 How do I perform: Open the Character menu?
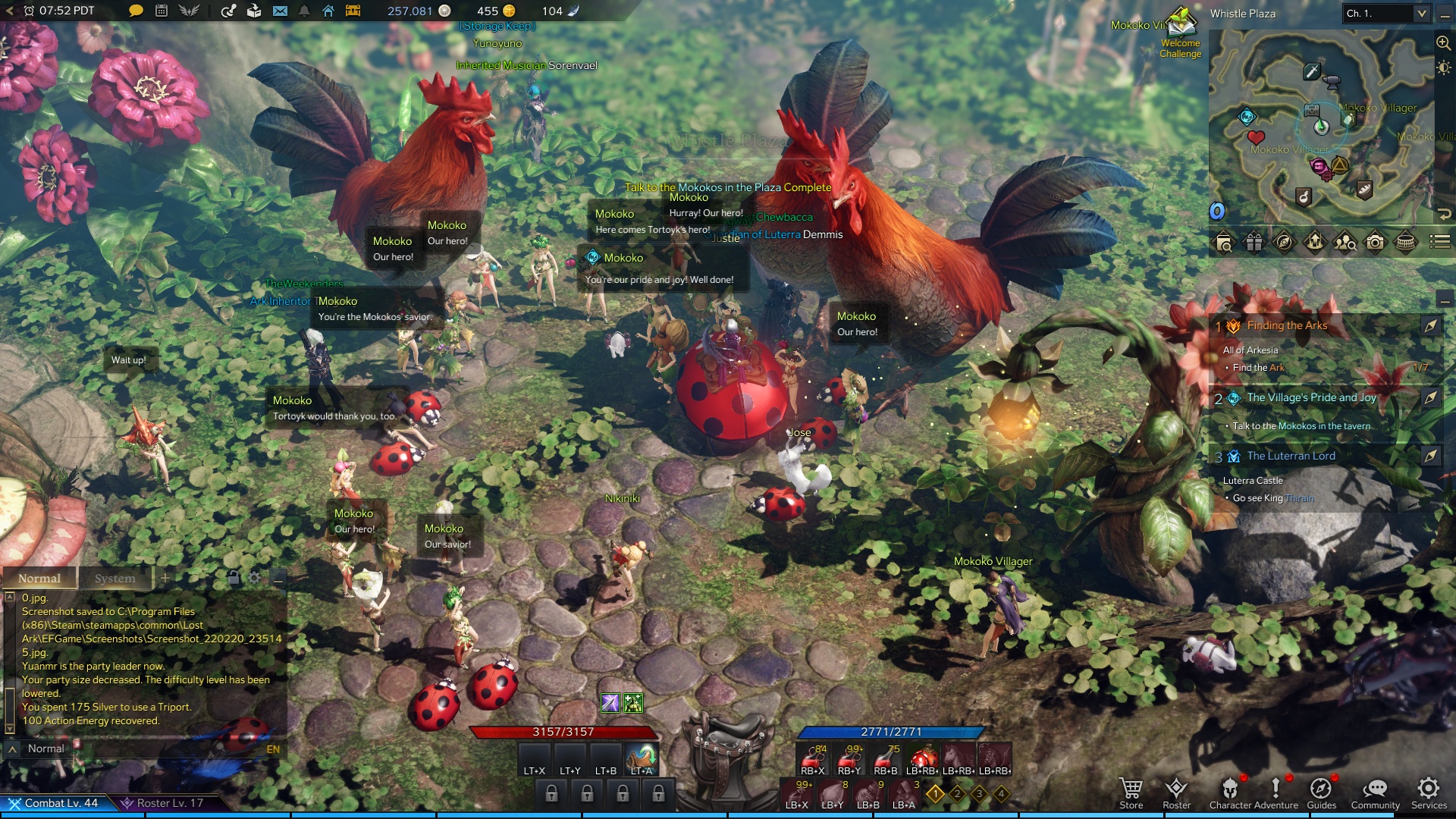(x=1230, y=792)
